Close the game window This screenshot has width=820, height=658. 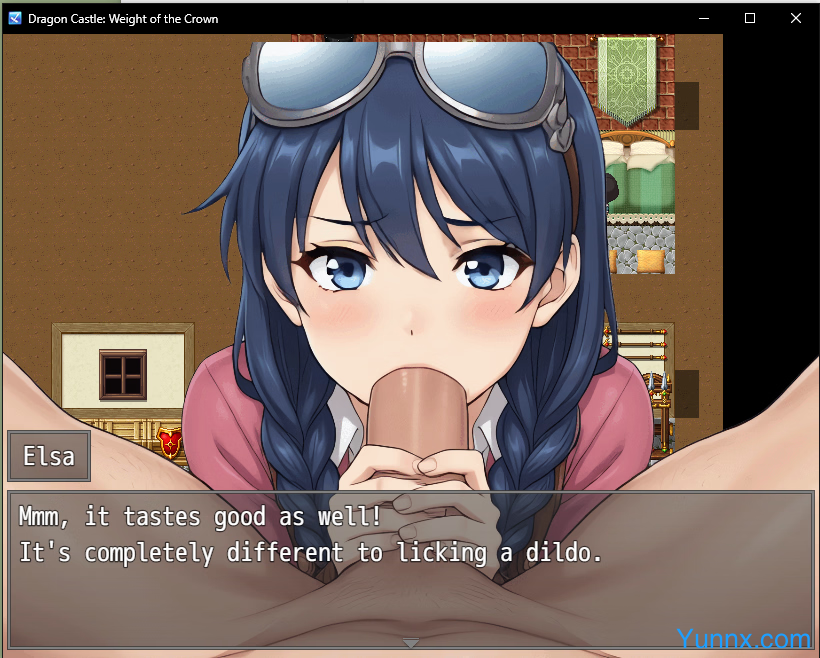pyautogui.click(x=795, y=18)
